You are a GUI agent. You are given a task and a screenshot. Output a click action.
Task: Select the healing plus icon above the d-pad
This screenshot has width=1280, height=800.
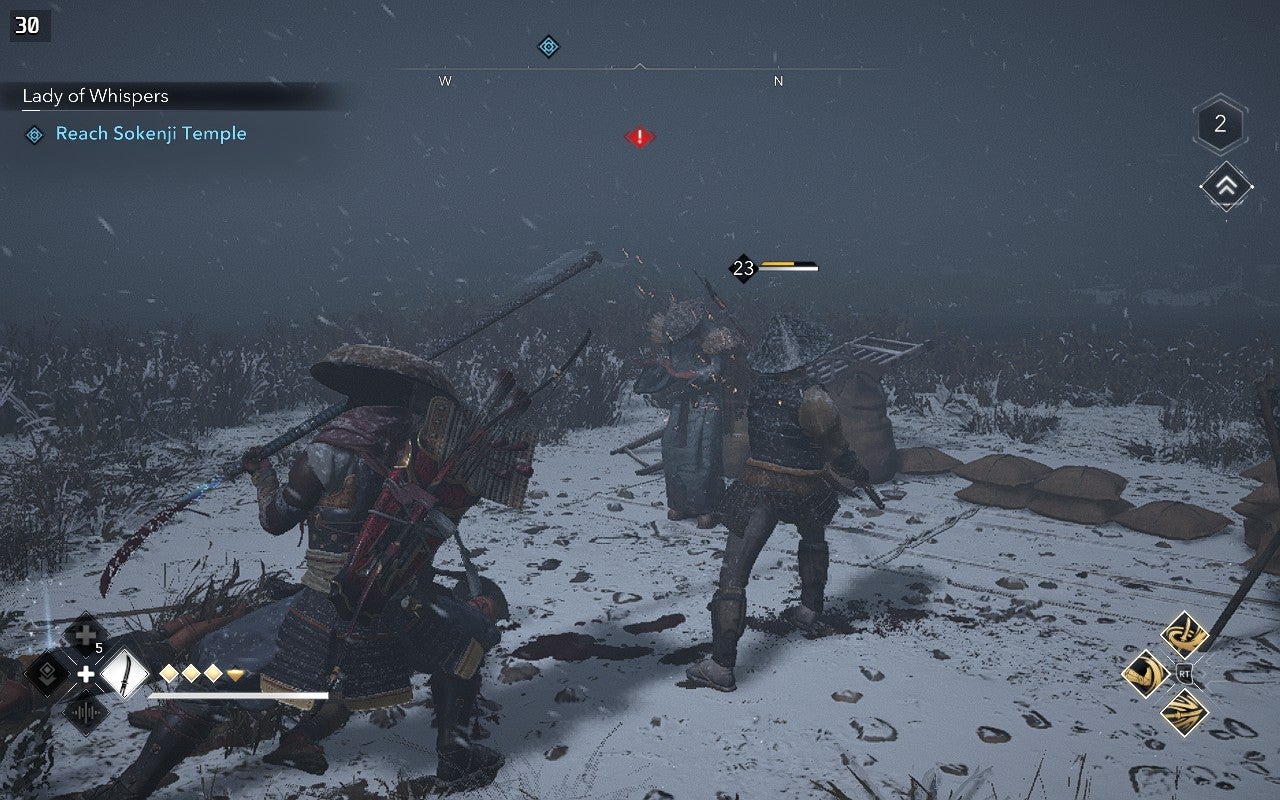pos(84,634)
